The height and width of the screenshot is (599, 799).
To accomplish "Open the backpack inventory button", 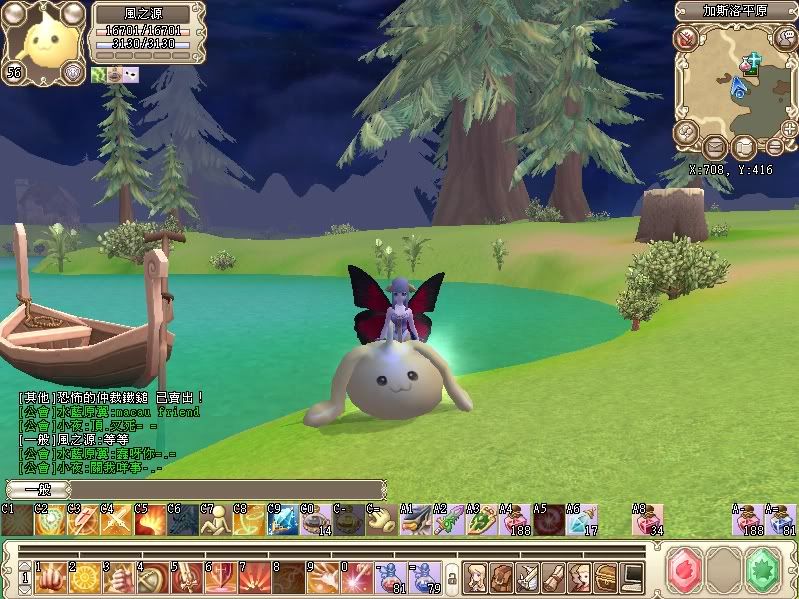I will (x=501, y=577).
